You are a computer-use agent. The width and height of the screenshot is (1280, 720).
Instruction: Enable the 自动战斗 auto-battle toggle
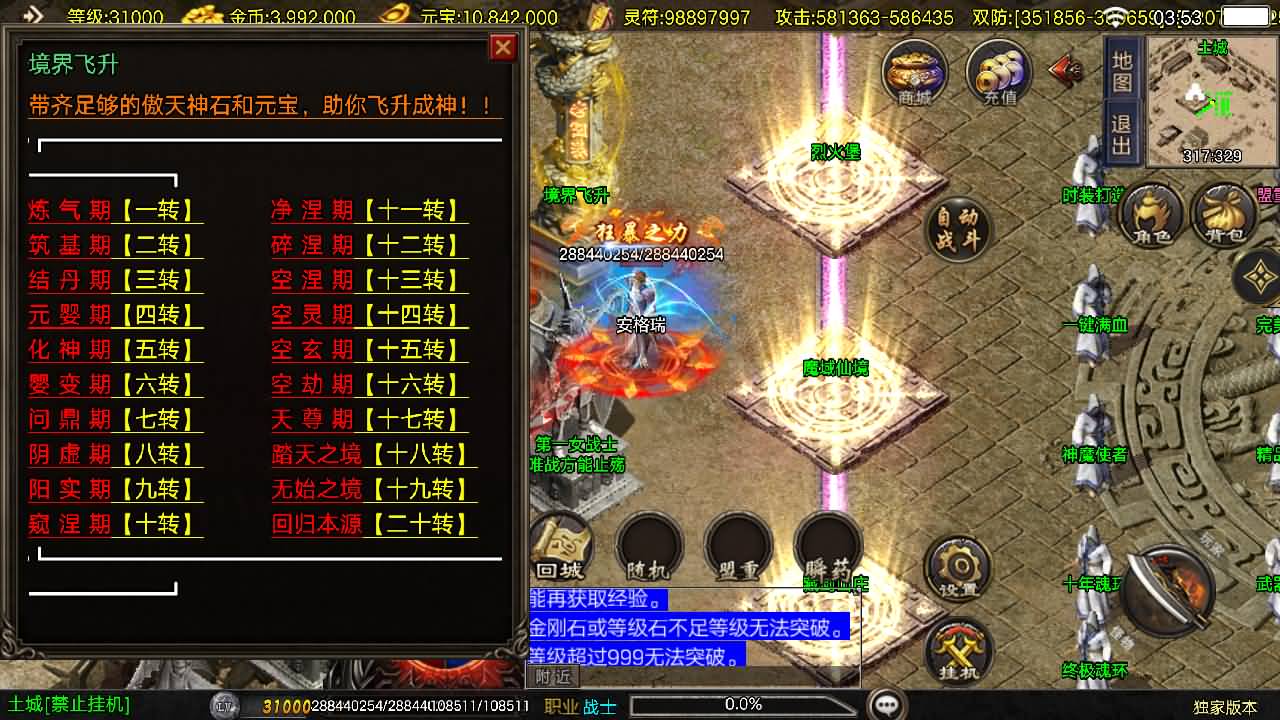pos(957,228)
